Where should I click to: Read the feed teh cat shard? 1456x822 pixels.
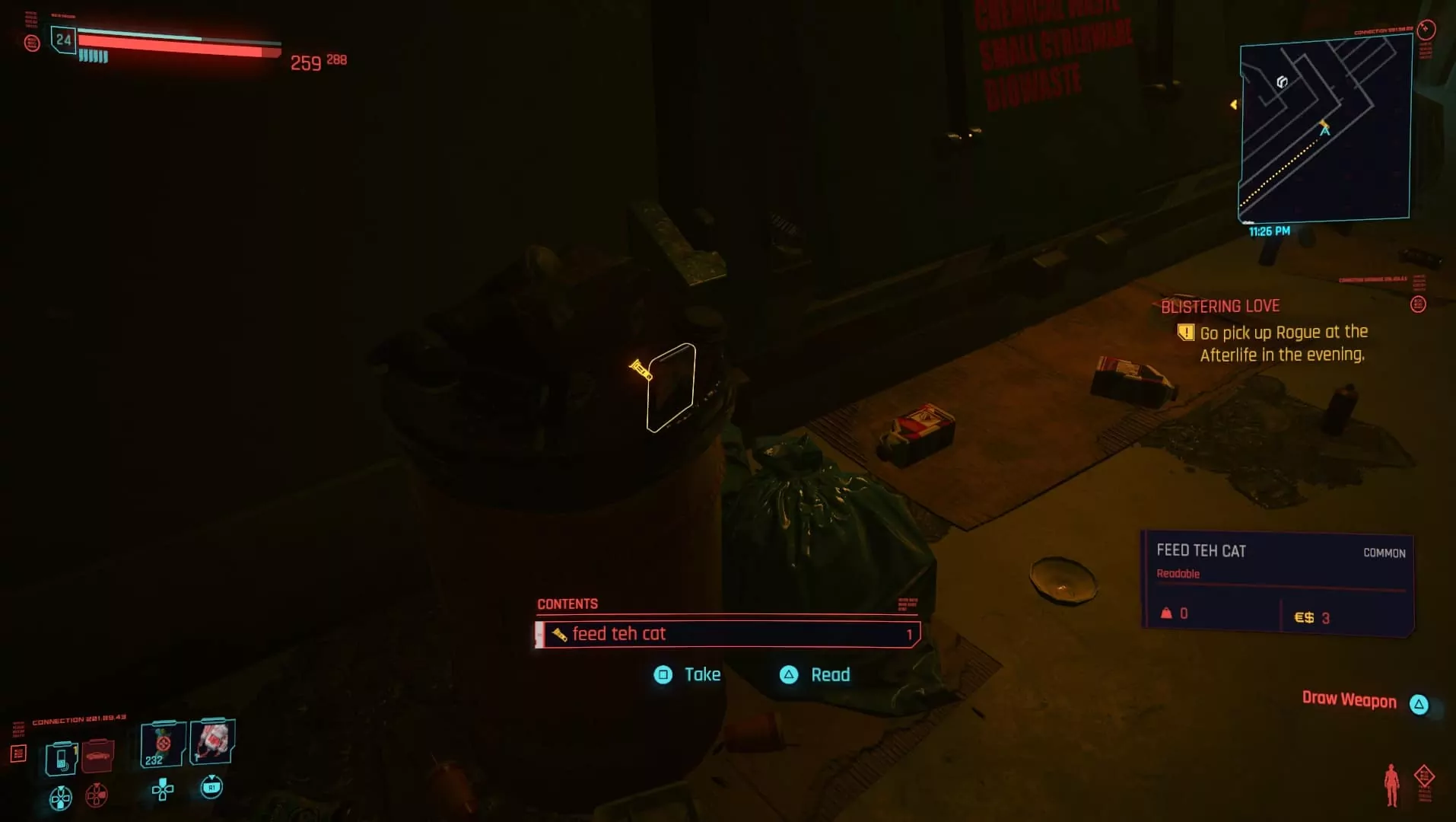coord(815,675)
